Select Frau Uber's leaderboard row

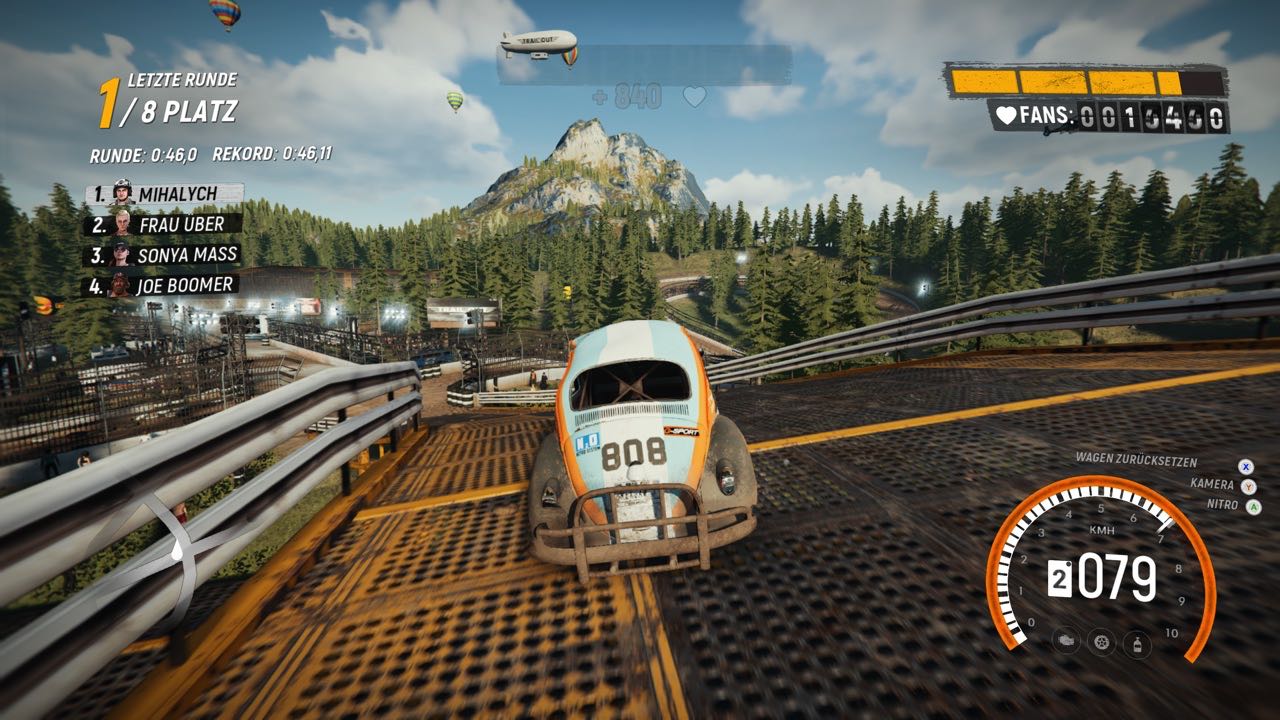163,224
